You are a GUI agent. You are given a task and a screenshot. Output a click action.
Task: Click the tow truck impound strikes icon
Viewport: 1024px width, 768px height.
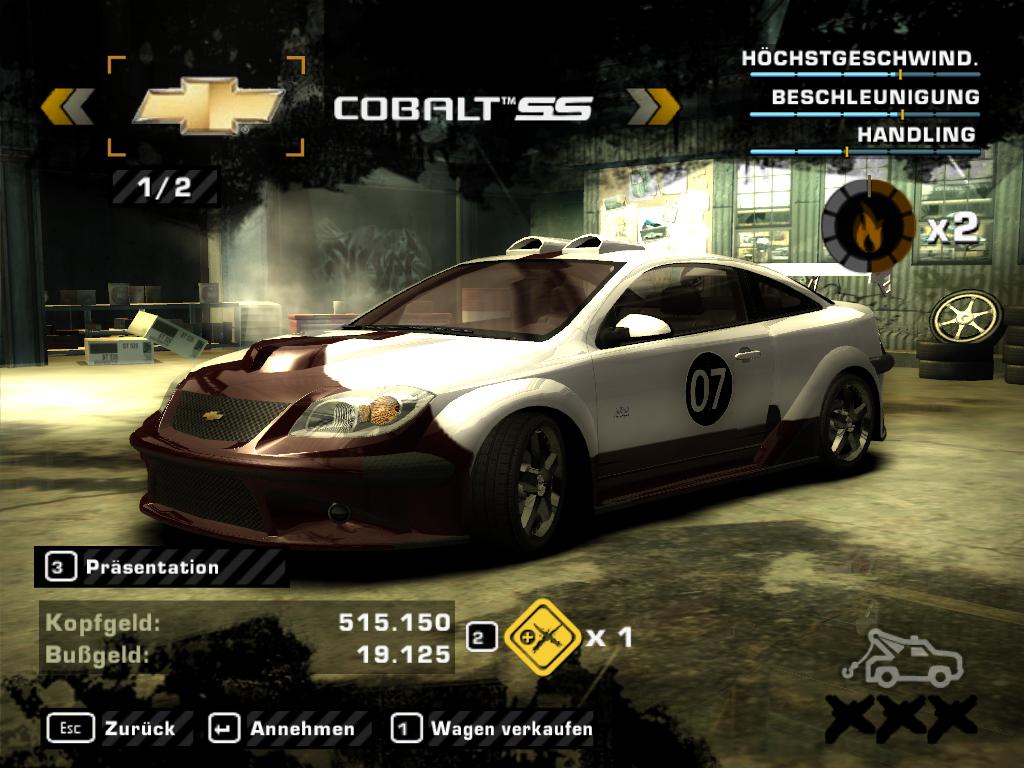point(901,660)
